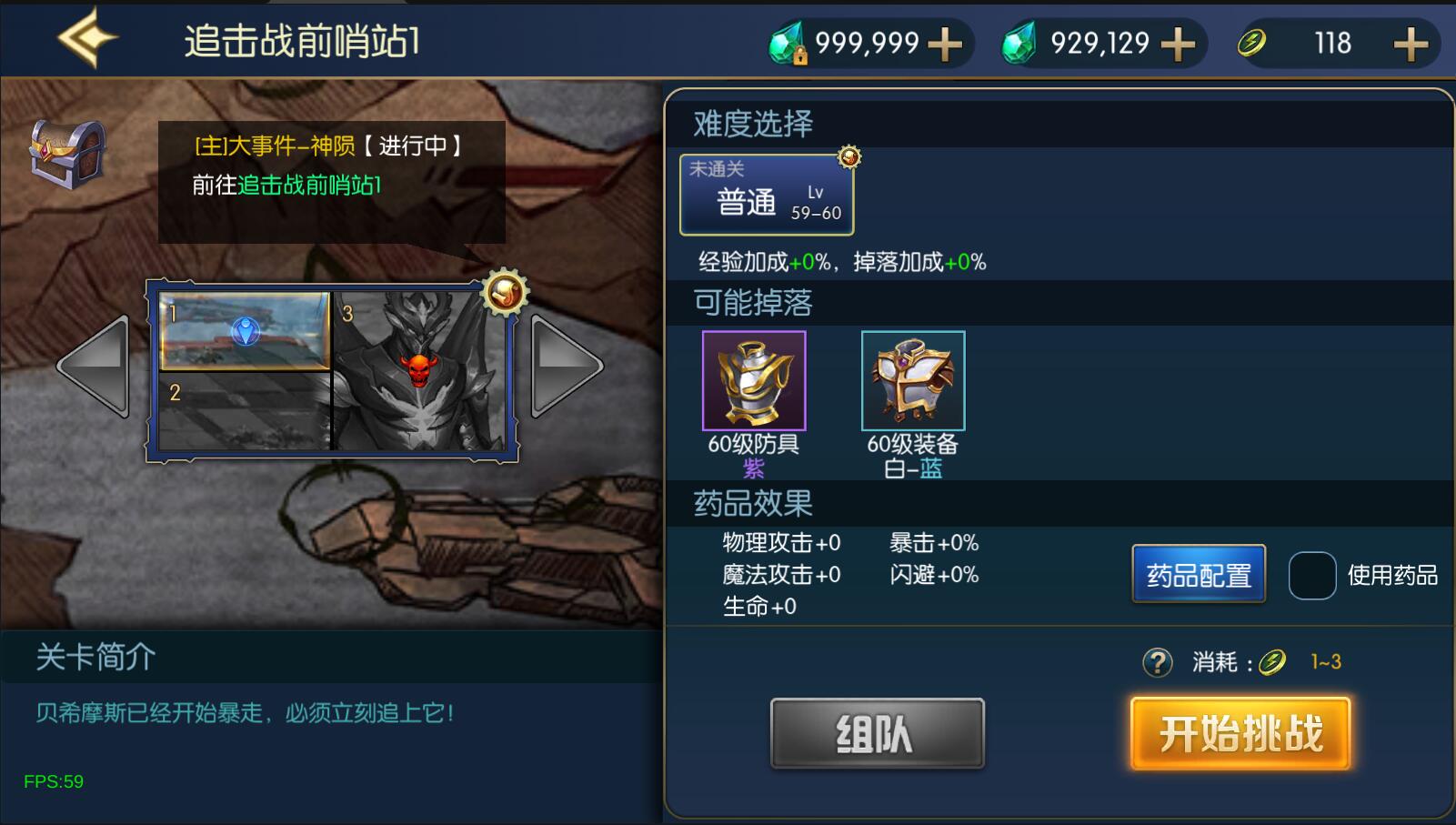Image resolution: width=1456 pixels, height=825 pixels.
Task: Start the challenge with 开始挑战
Action: tap(1240, 733)
